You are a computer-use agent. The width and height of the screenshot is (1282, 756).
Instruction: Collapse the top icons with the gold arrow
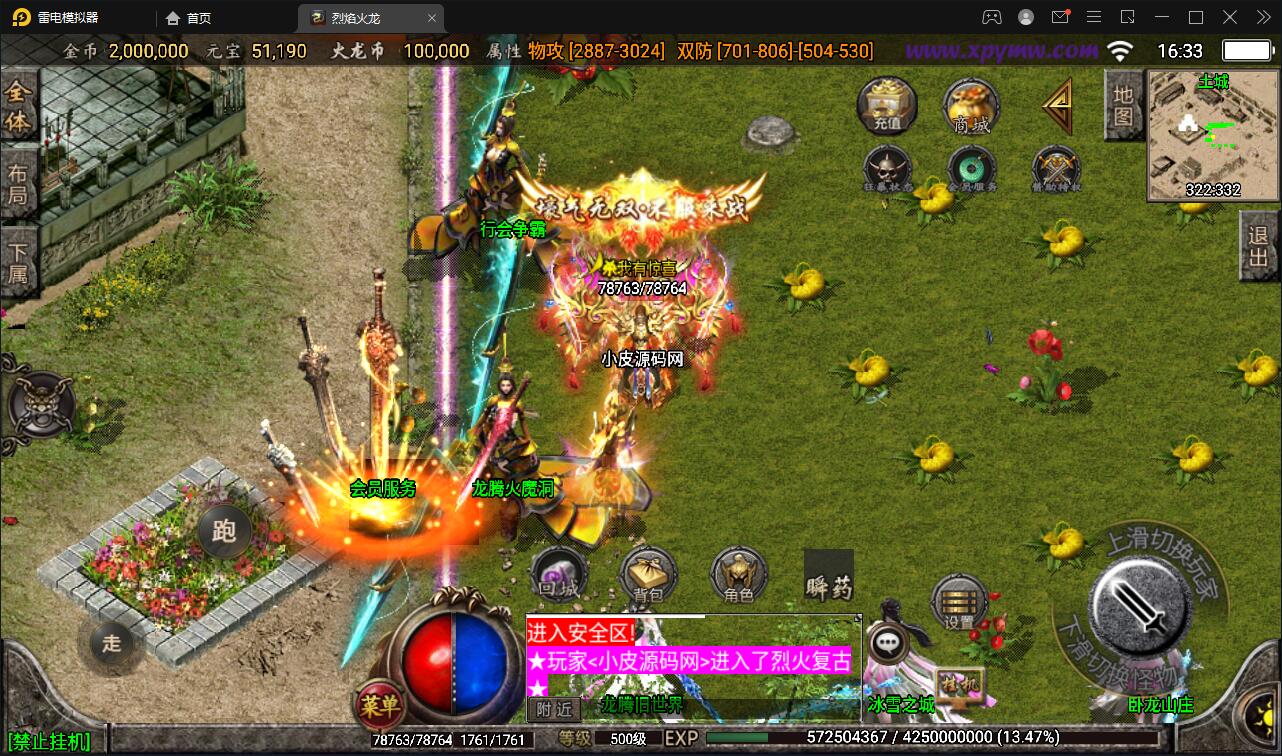tap(1057, 105)
